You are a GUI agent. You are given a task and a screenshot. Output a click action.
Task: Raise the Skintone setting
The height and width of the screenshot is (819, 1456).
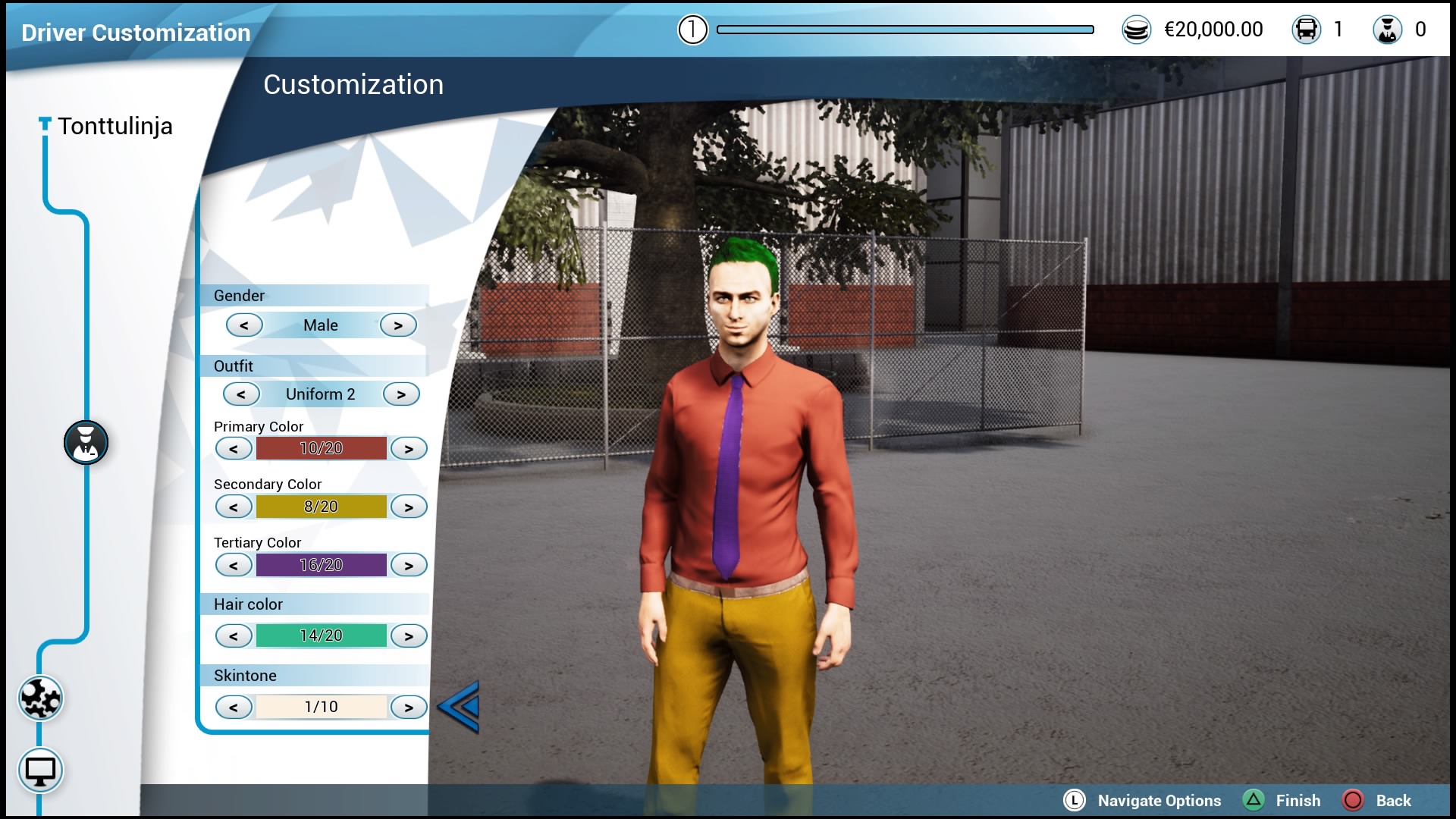(409, 708)
